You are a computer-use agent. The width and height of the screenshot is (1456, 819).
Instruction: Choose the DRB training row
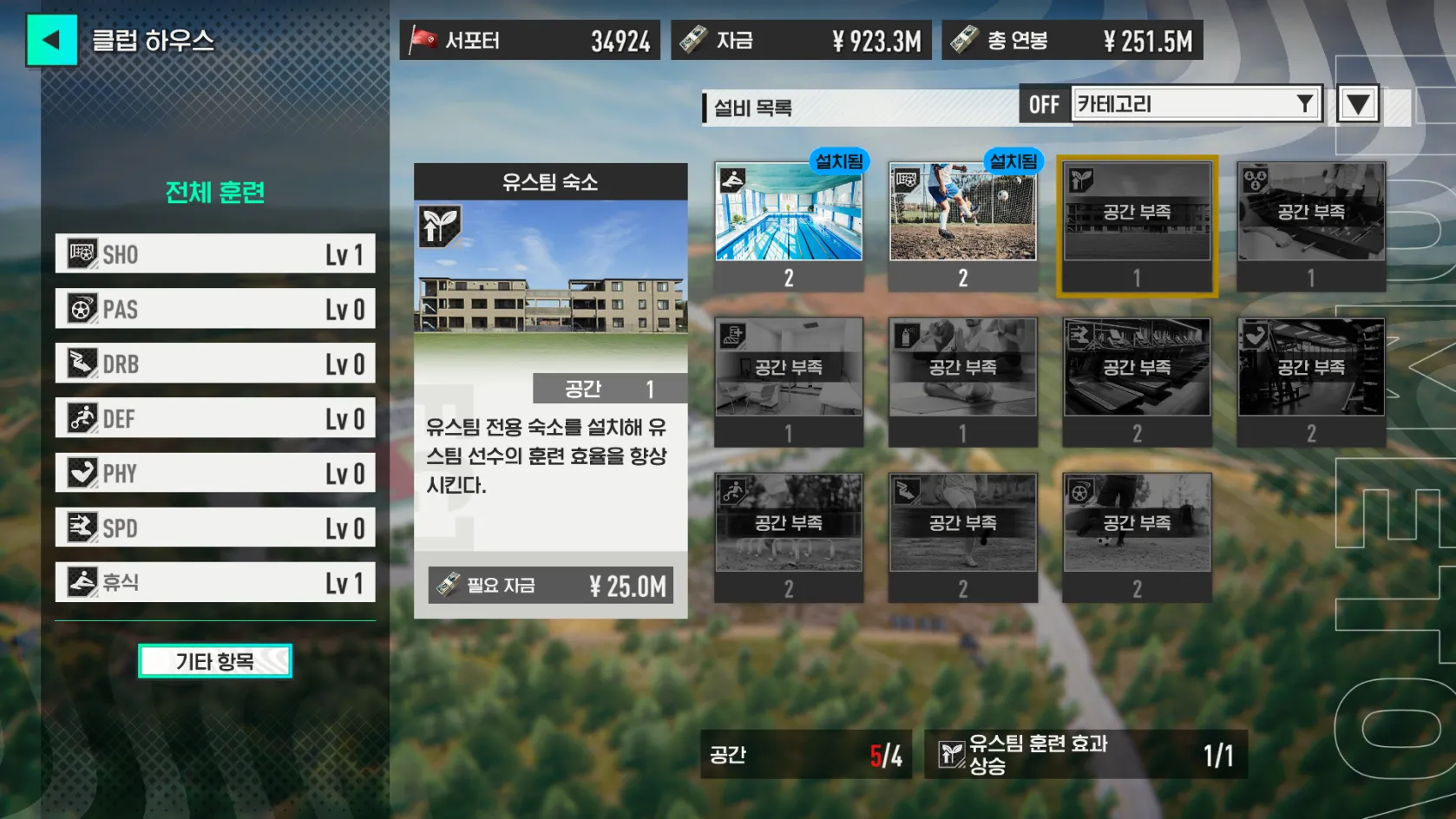(x=215, y=364)
